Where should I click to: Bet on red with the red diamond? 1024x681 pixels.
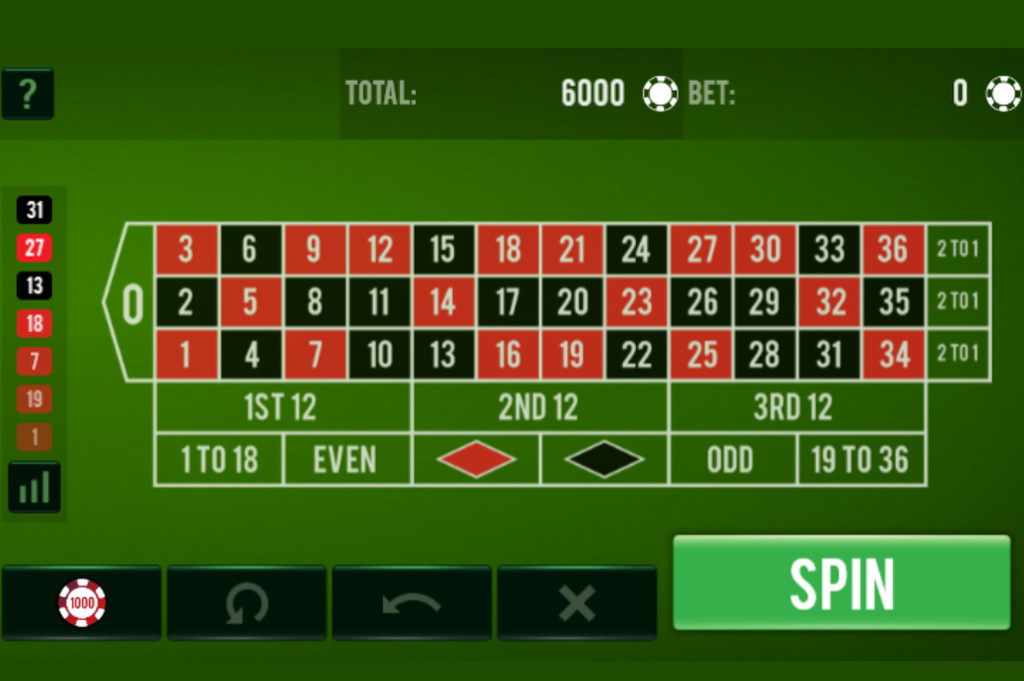[476, 460]
